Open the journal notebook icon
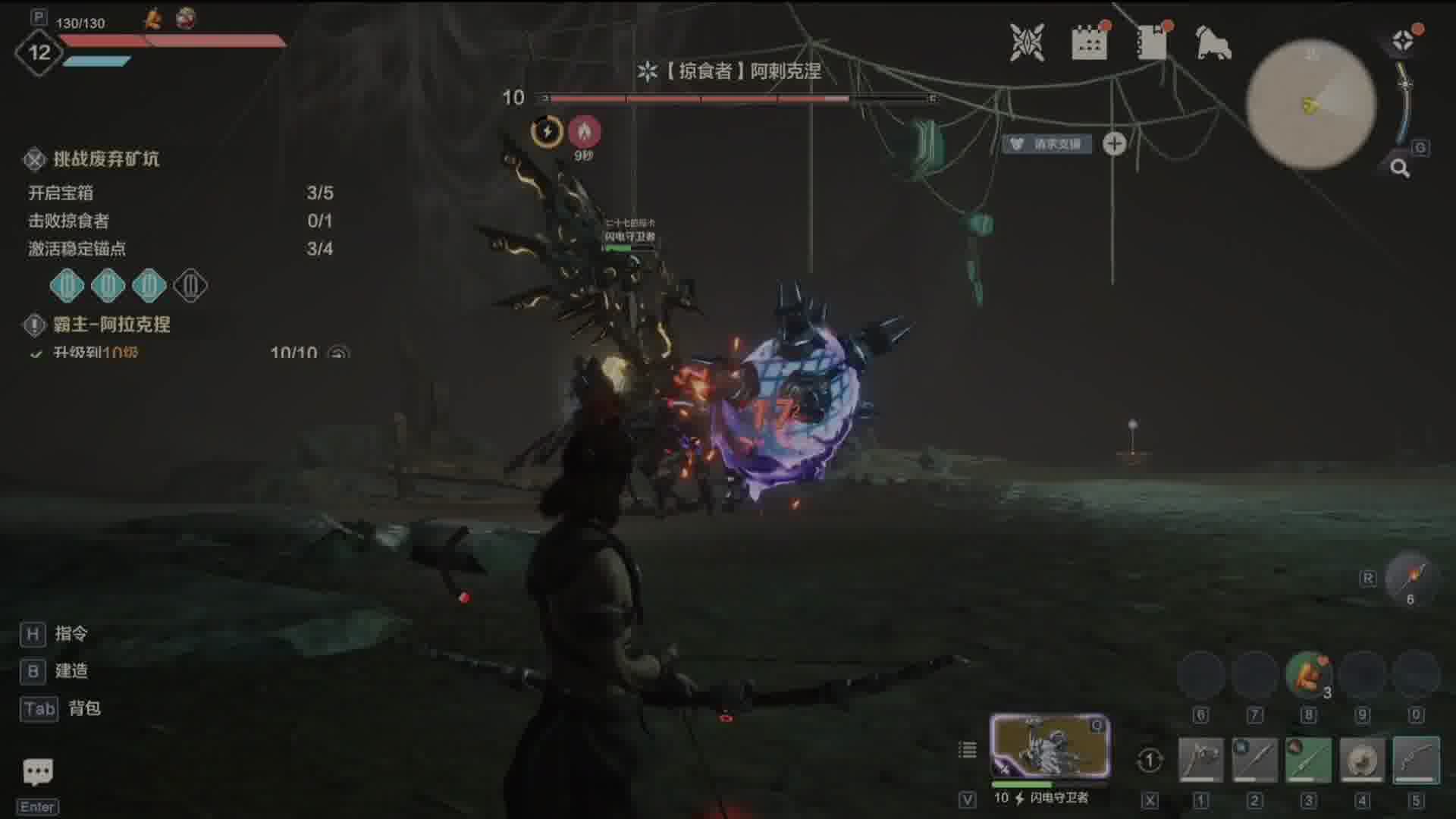Image resolution: width=1456 pixels, height=819 pixels. click(x=1152, y=42)
